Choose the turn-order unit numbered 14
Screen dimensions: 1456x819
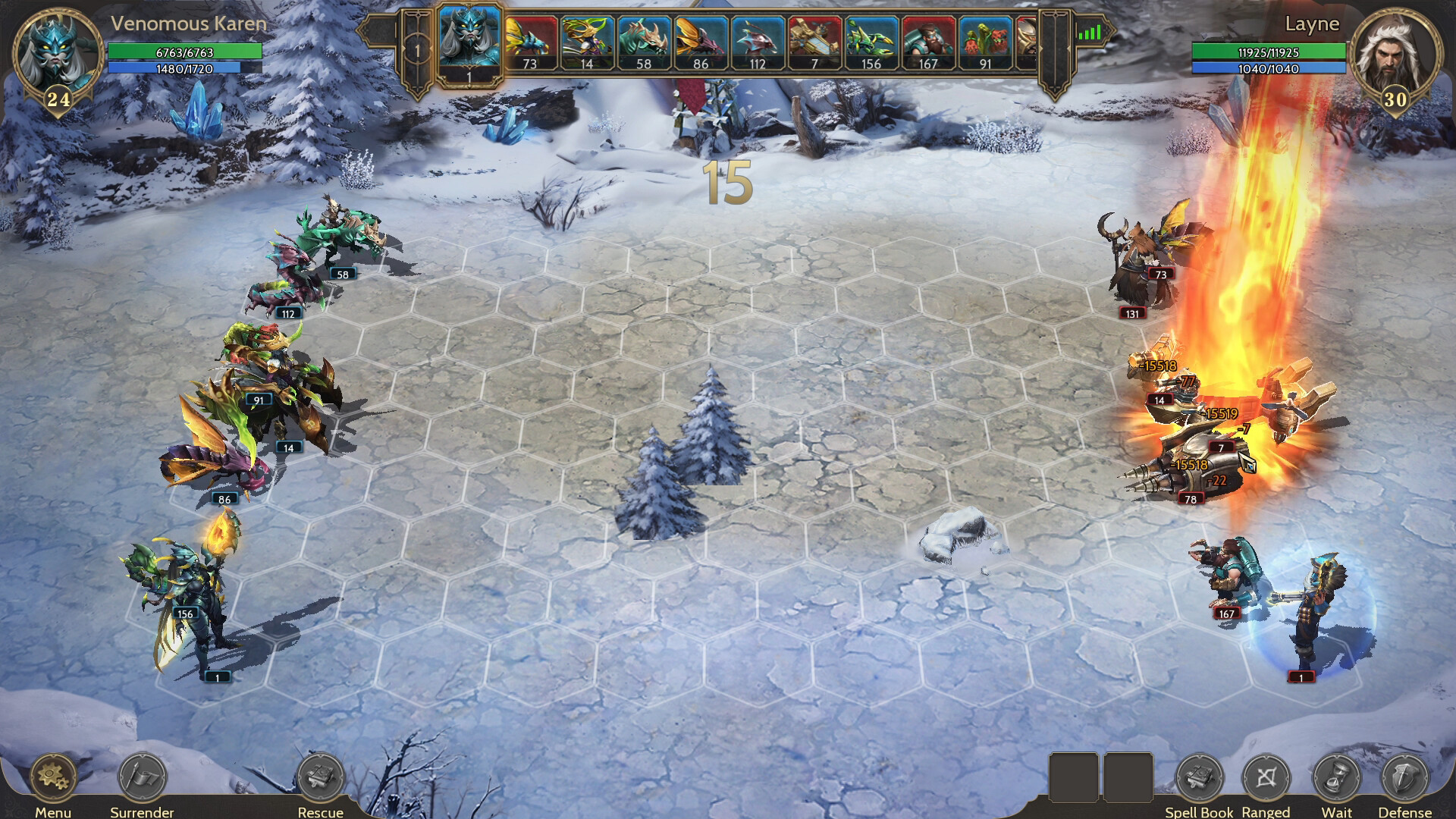587,43
